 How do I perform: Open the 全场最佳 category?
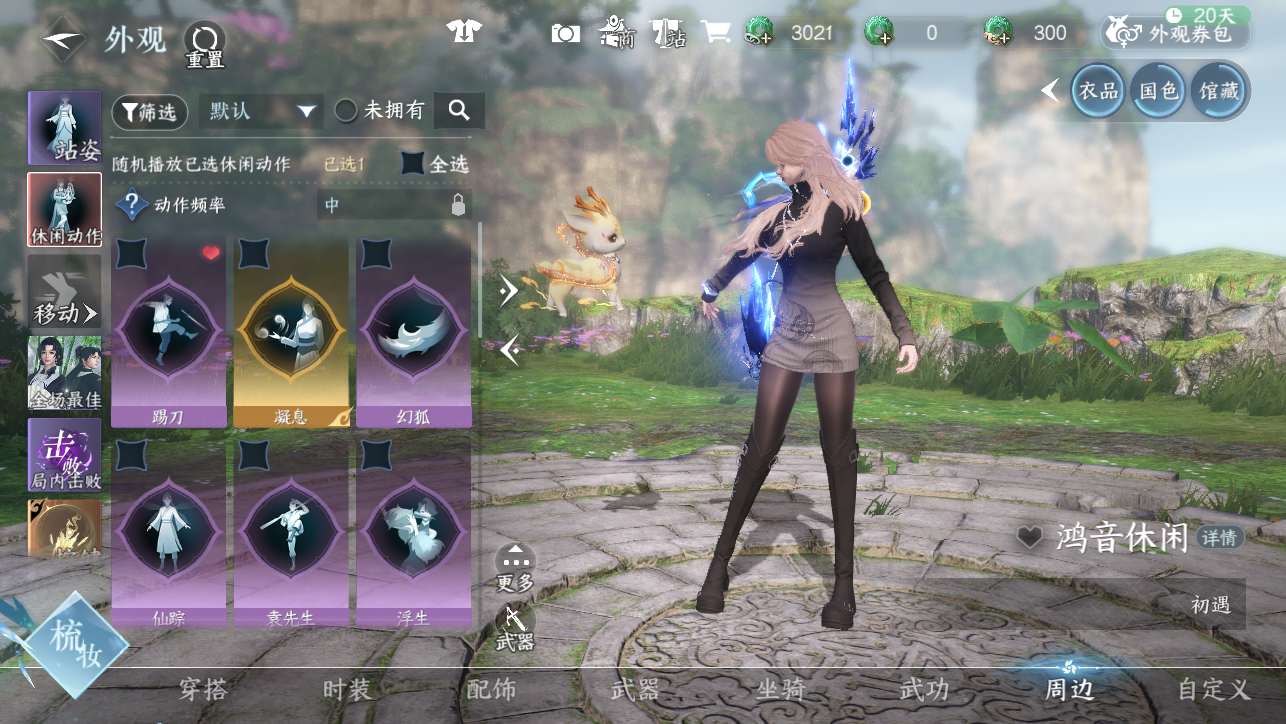point(65,373)
